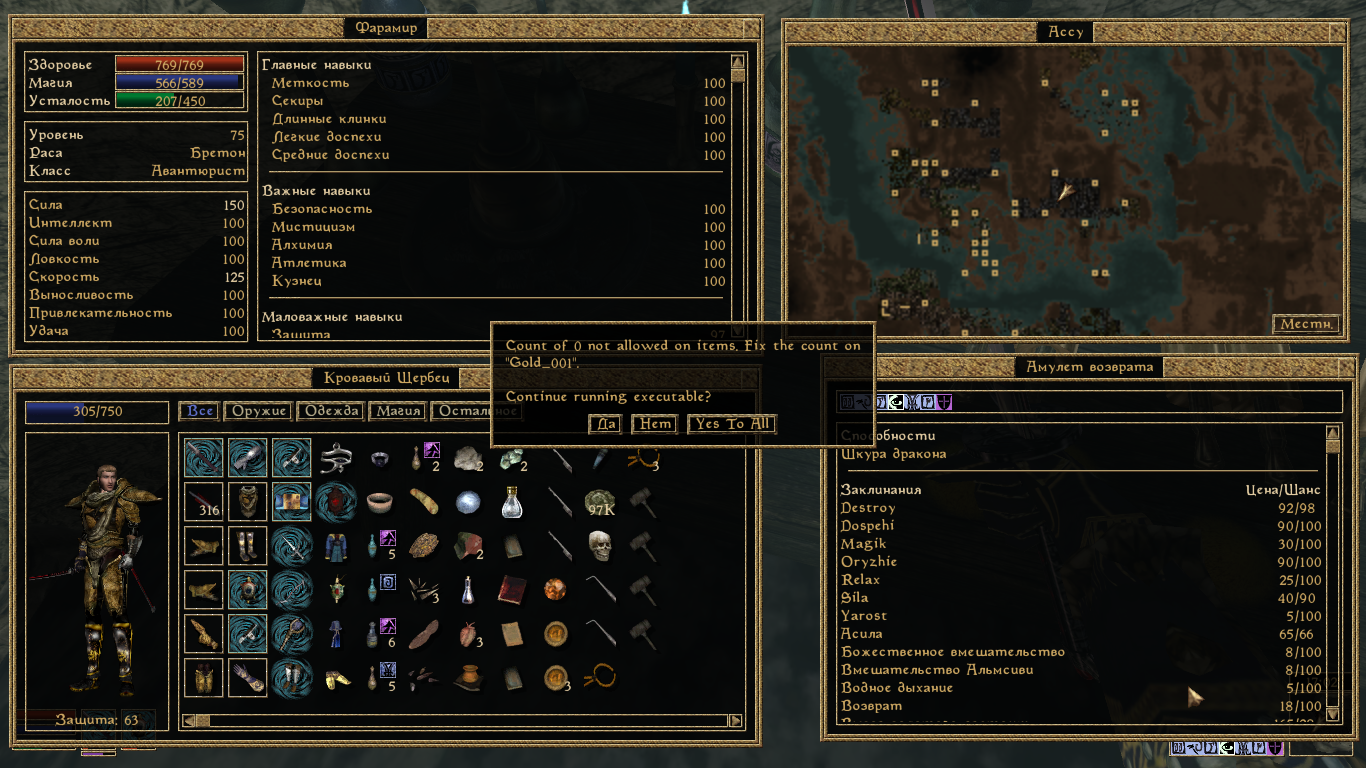Viewport: 1366px width, 768px height.
Task: Select the arrows stack showing 316
Action: [x=204, y=502]
